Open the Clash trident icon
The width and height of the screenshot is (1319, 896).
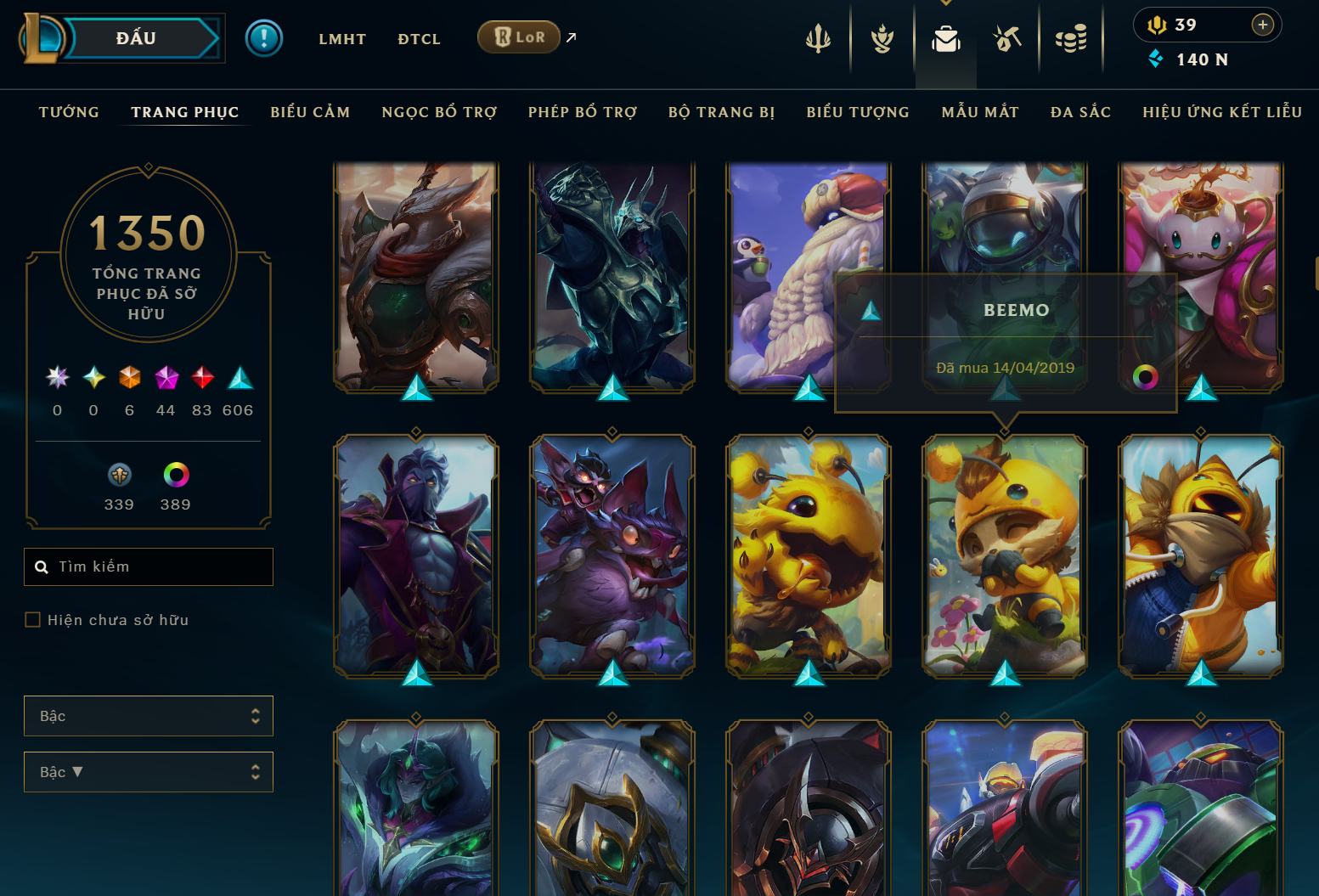tap(817, 37)
